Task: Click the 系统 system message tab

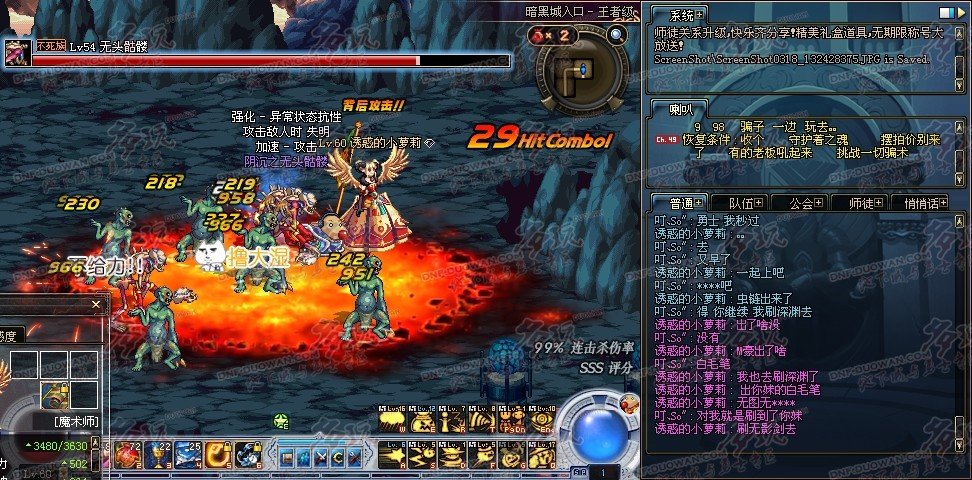Action: [684, 15]
